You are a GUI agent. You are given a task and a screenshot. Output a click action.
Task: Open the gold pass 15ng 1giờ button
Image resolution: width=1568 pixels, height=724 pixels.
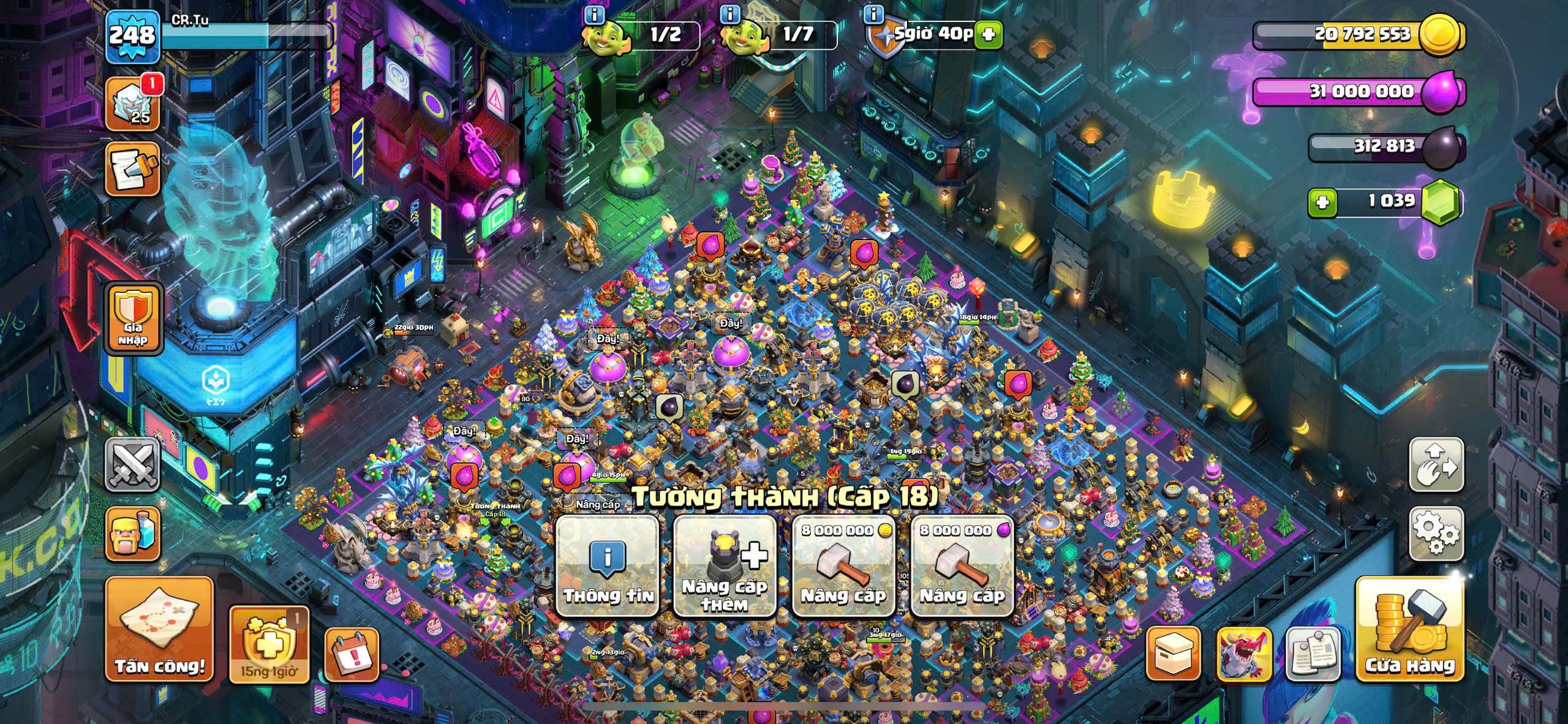click(269, 645)
